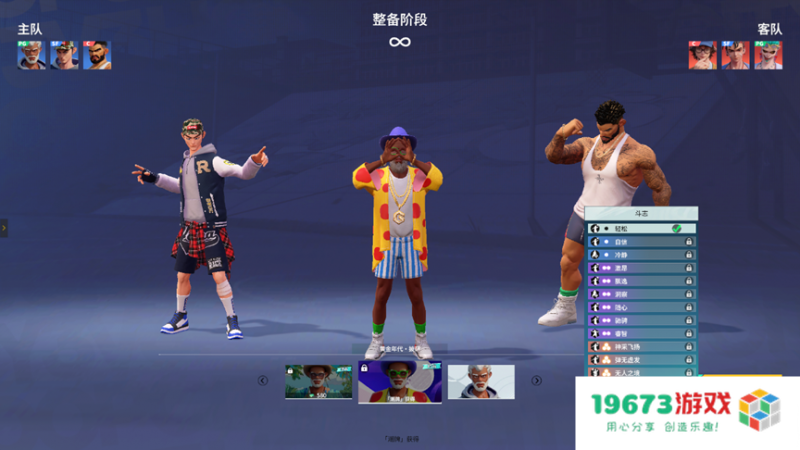This screenshot has height=450, width=800.
Task: Pick the 神采飞扬 emote row
Action: 640,346
